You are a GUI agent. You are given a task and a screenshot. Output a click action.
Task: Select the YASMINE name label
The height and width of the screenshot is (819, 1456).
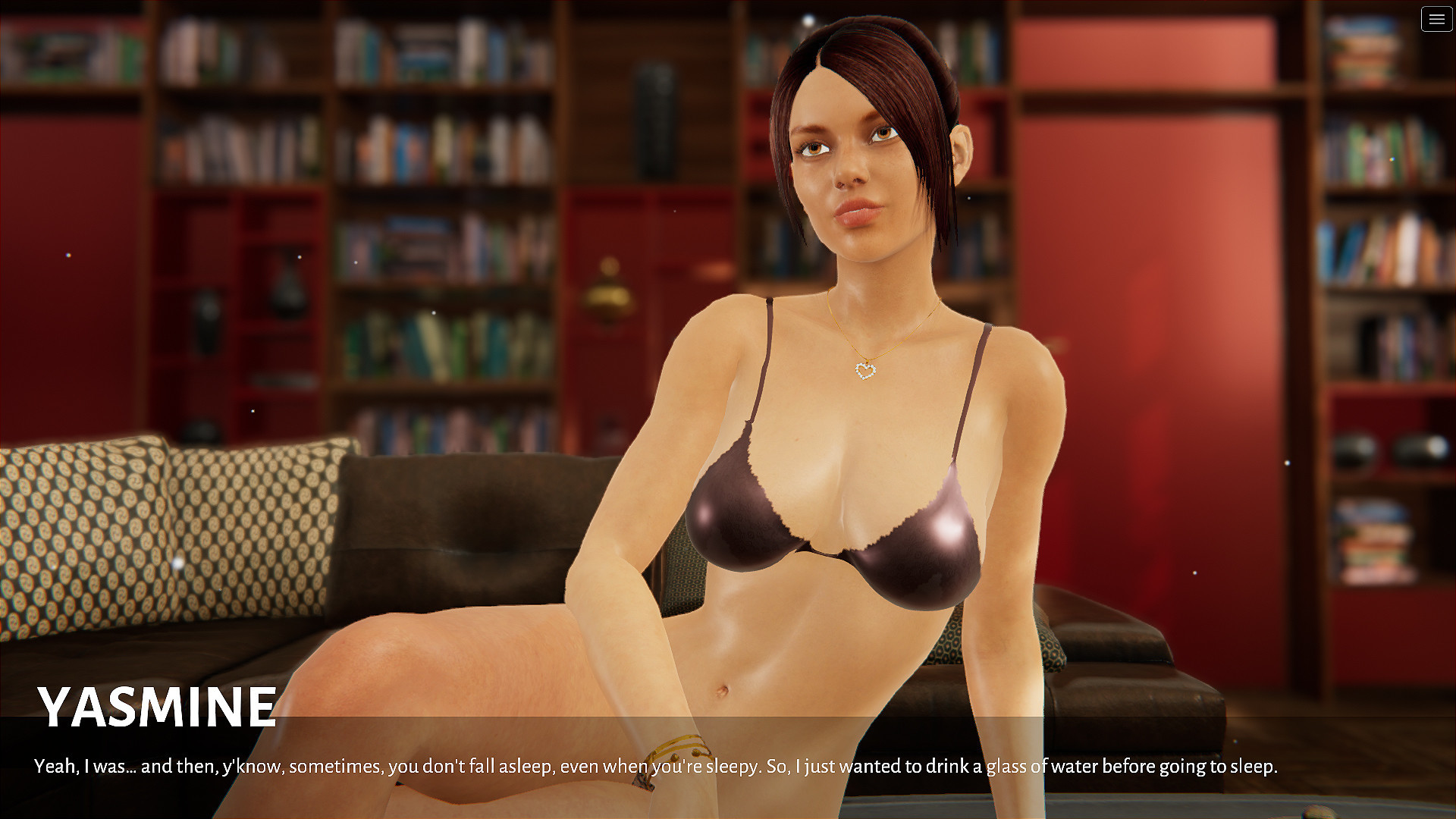[x=156, y=706]
